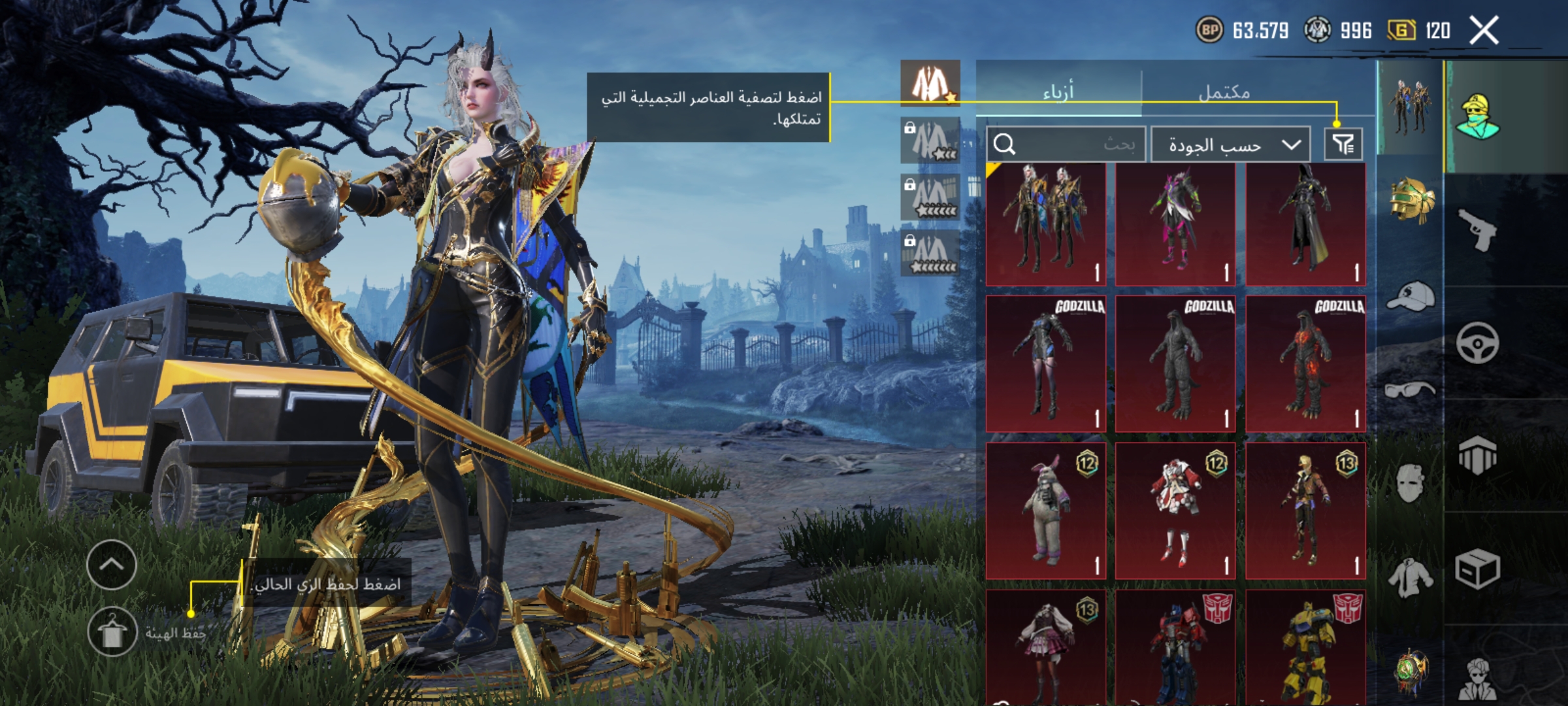Open the steering wheel vehicles category
The height and width of the screenshot is (706, 1568).
(1477, 343)
